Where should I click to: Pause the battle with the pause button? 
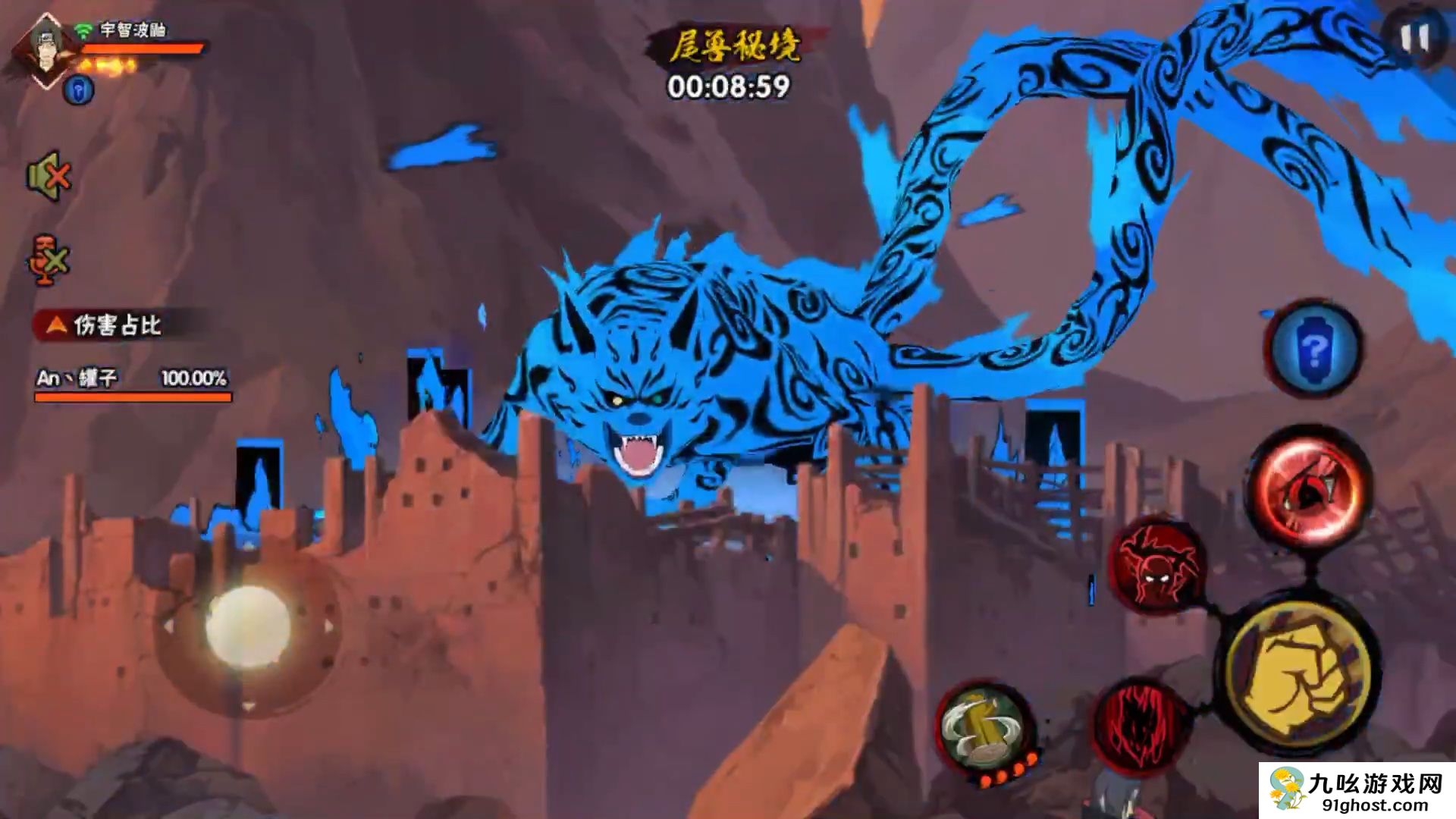[1414, 38]
